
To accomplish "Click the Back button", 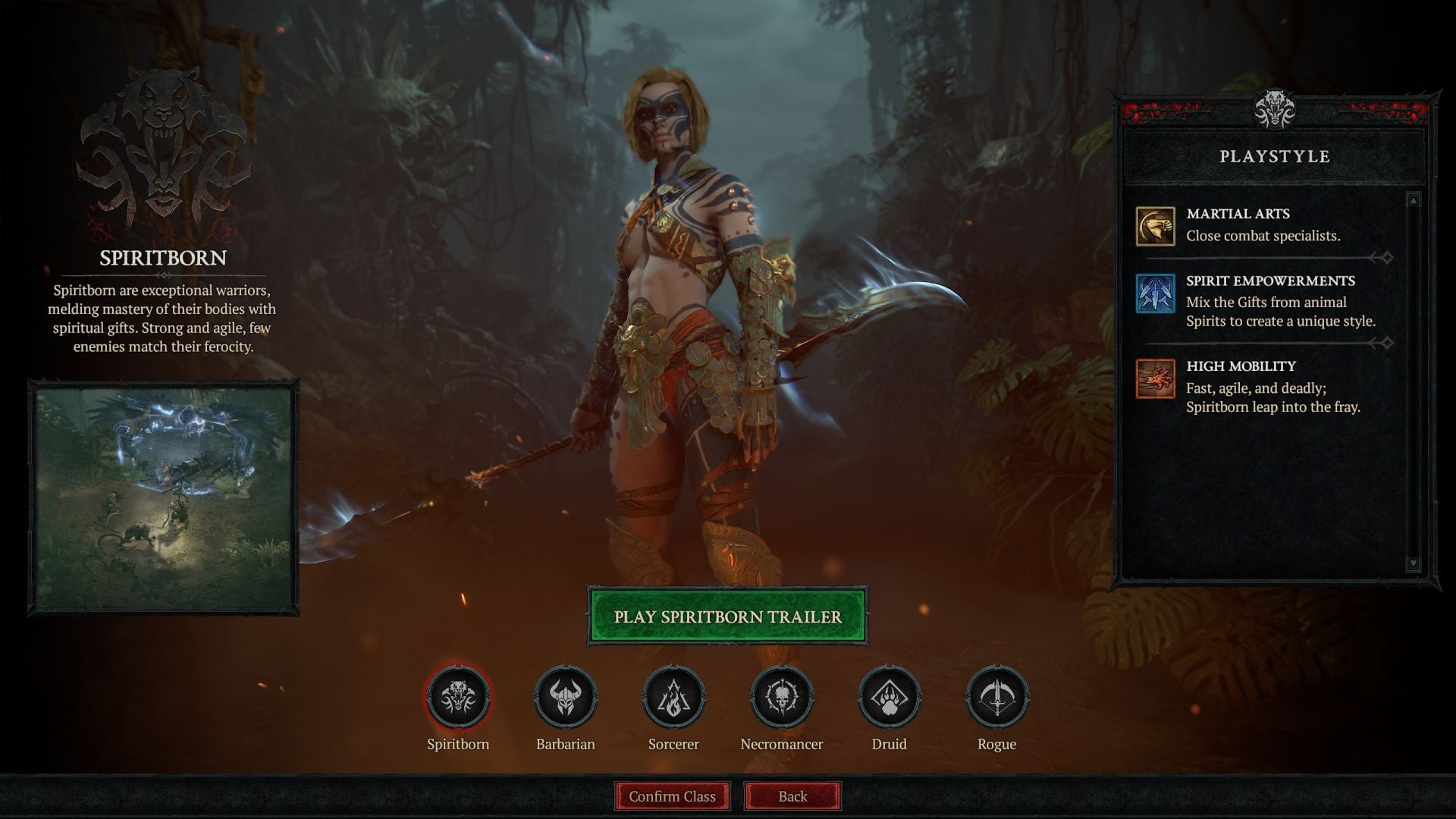I will click(x=792, y=796).
